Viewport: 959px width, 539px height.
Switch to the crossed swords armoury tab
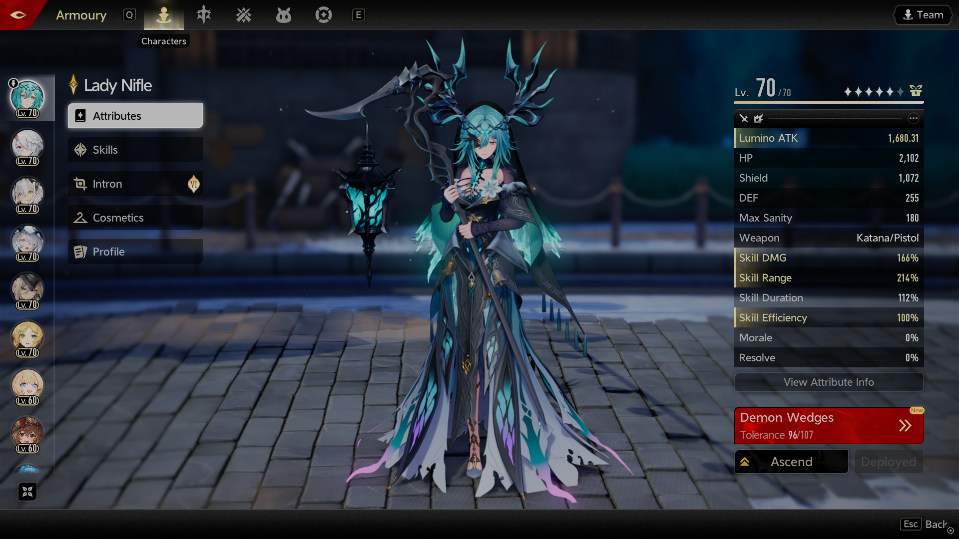(x=243, y=15)
